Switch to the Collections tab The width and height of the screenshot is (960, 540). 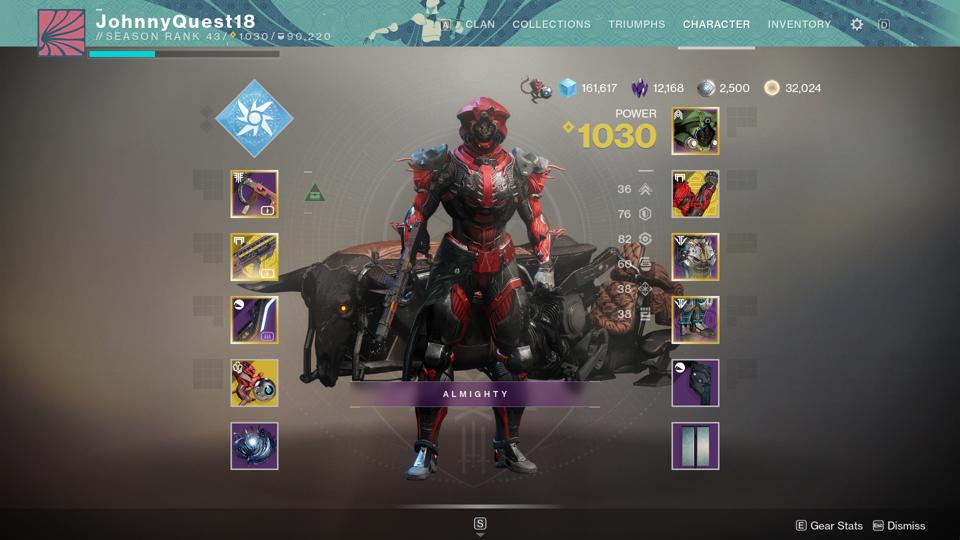point(551,24)
